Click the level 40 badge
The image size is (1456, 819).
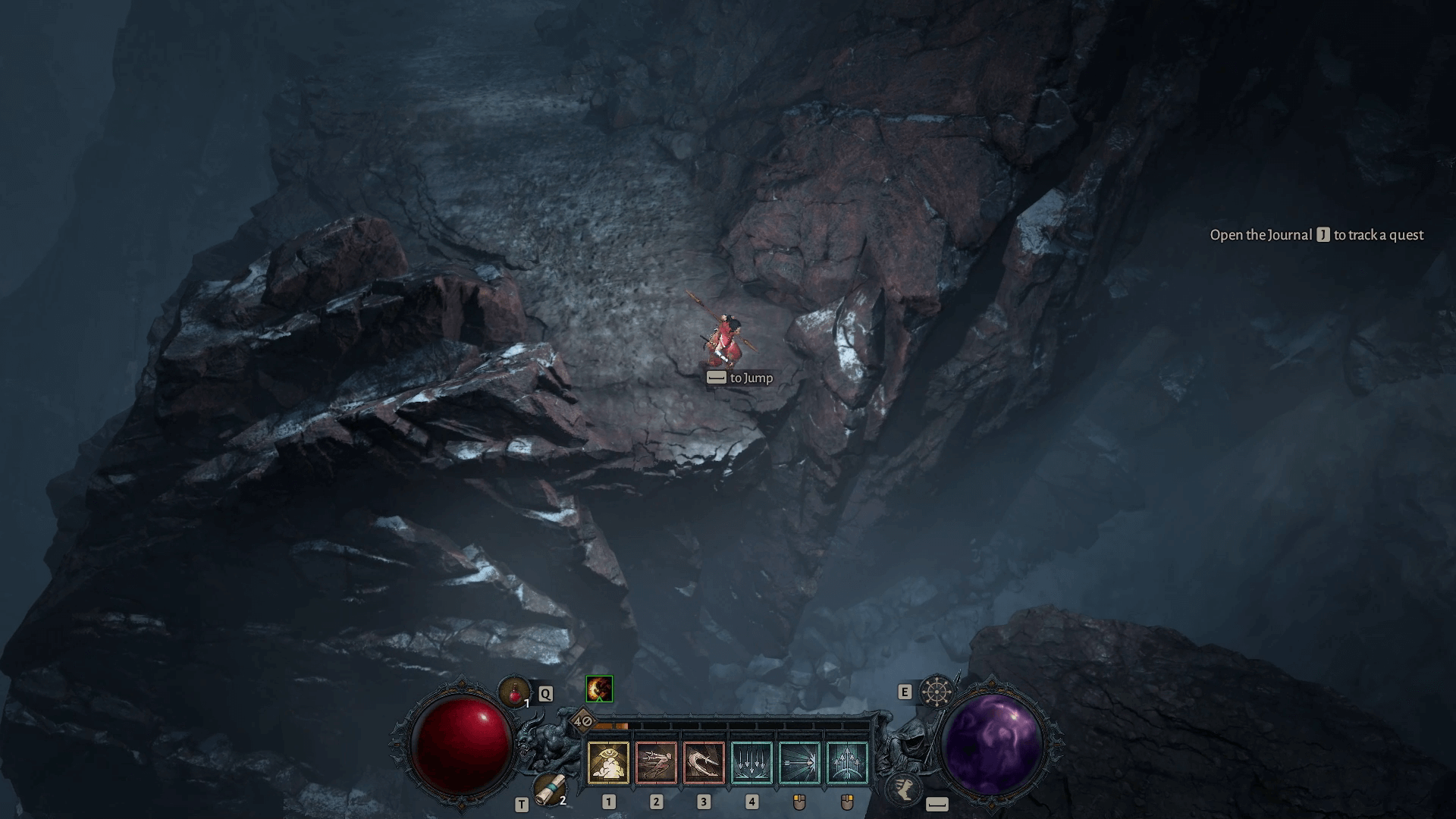pyautogui.click(x=583, y=720)
